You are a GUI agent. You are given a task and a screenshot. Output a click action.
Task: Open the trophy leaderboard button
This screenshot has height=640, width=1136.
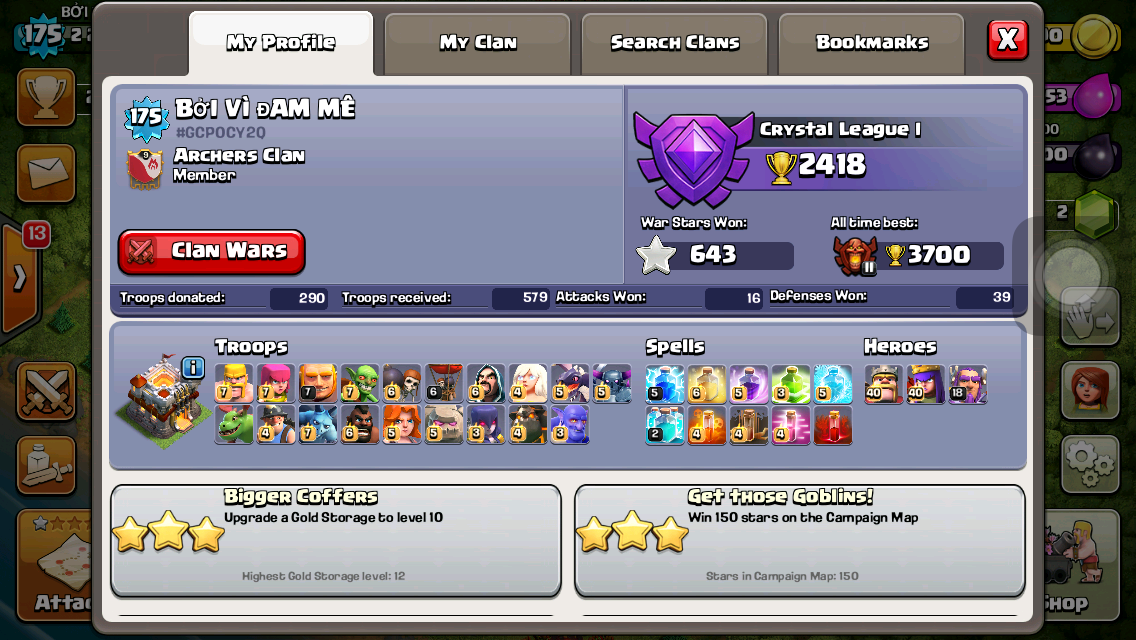coord(45,97)
